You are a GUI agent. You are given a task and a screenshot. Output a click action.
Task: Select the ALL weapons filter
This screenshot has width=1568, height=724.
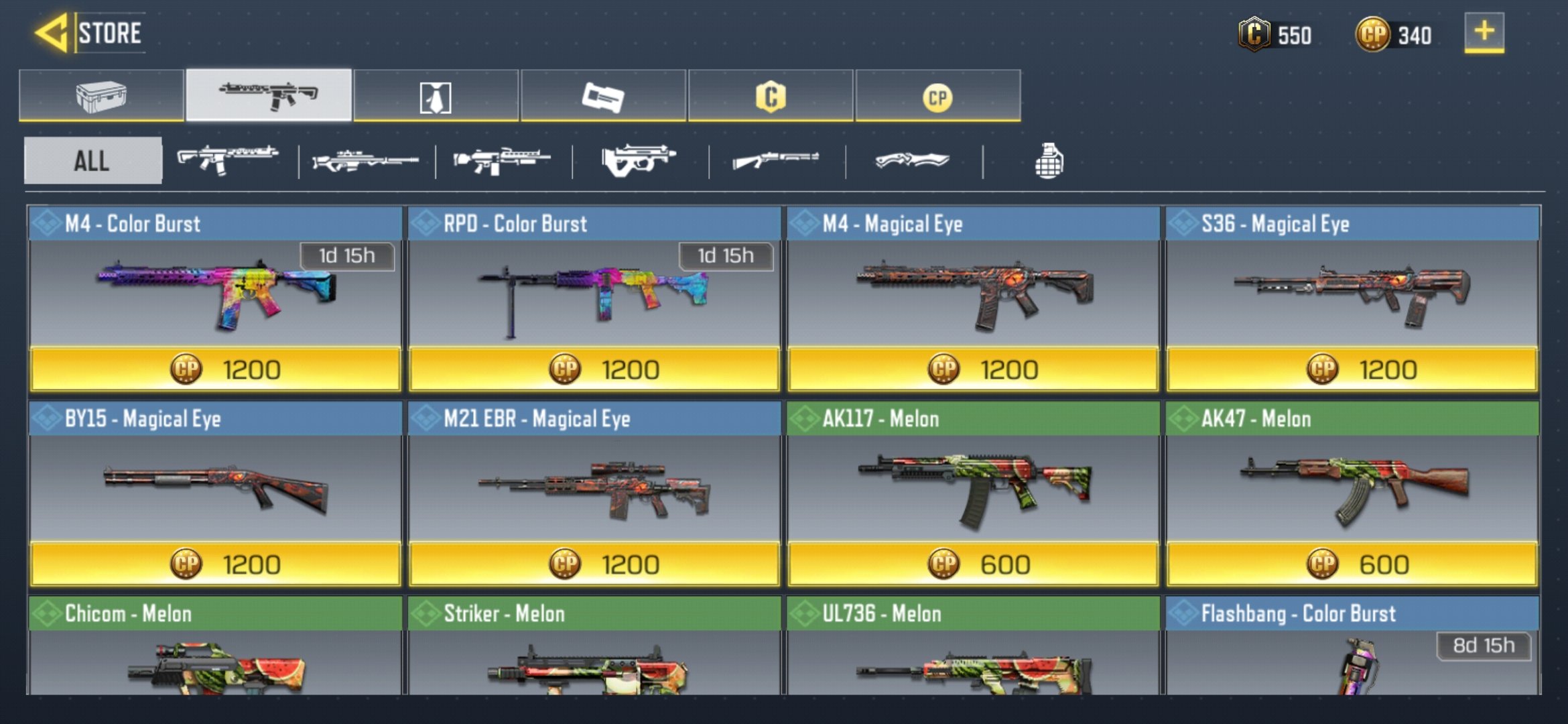coord(92,161)
